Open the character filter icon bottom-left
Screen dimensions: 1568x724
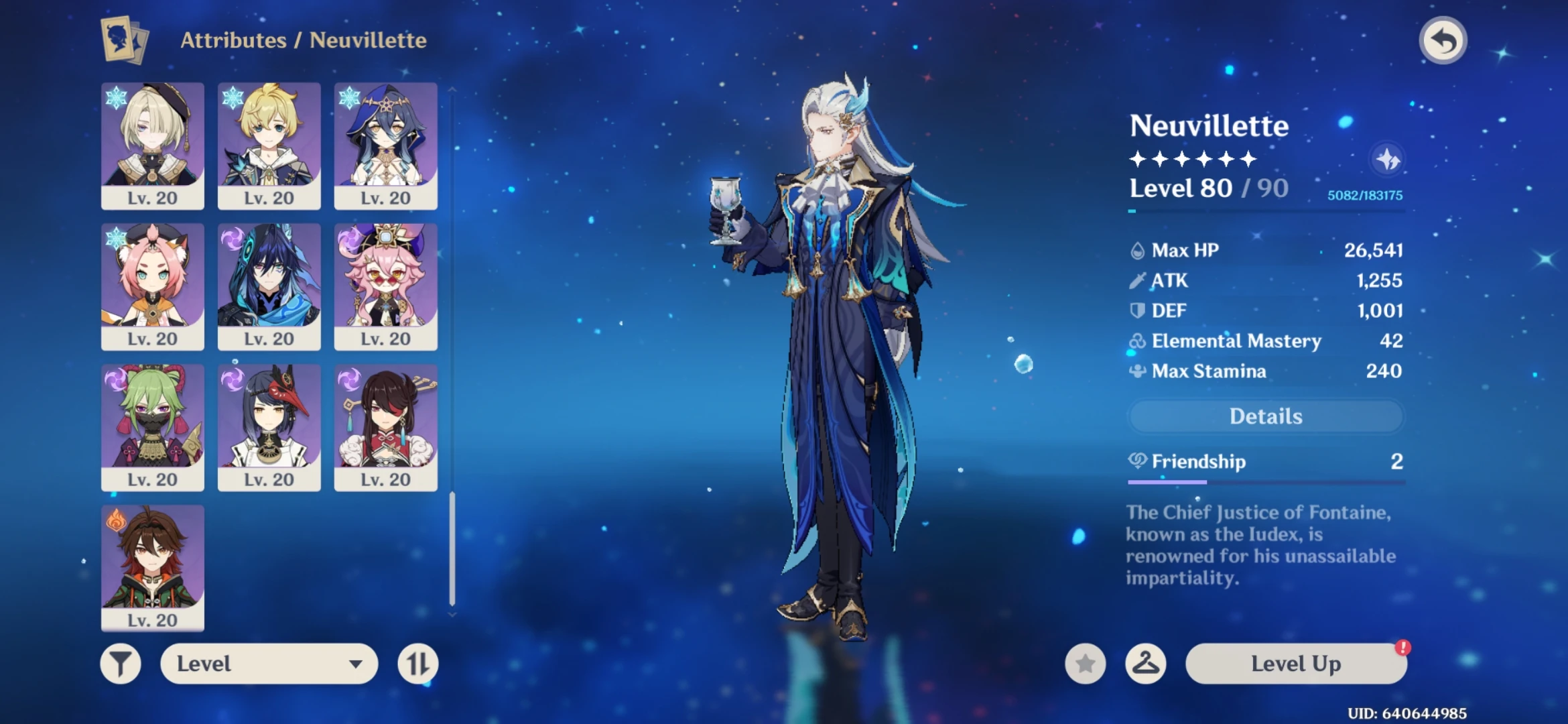click(x=121, y=664)
